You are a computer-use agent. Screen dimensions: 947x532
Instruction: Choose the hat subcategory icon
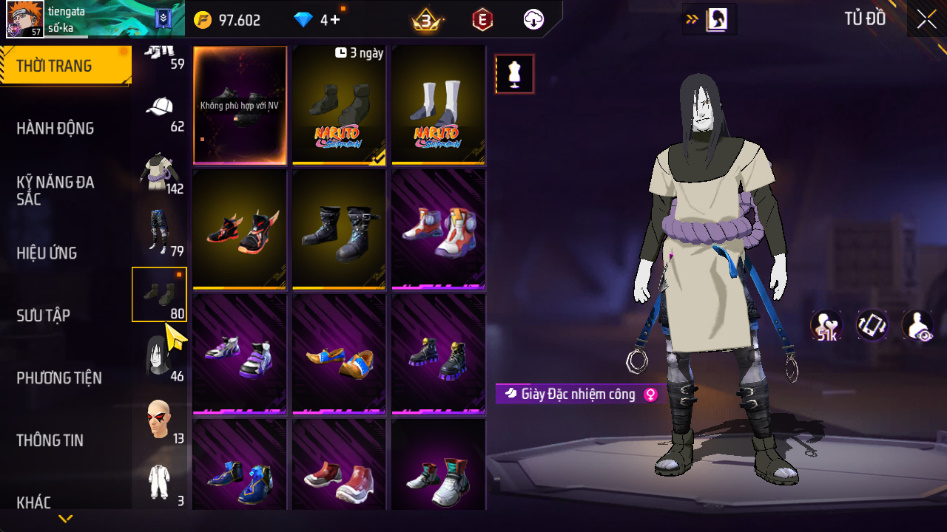(x=160, y=108)
